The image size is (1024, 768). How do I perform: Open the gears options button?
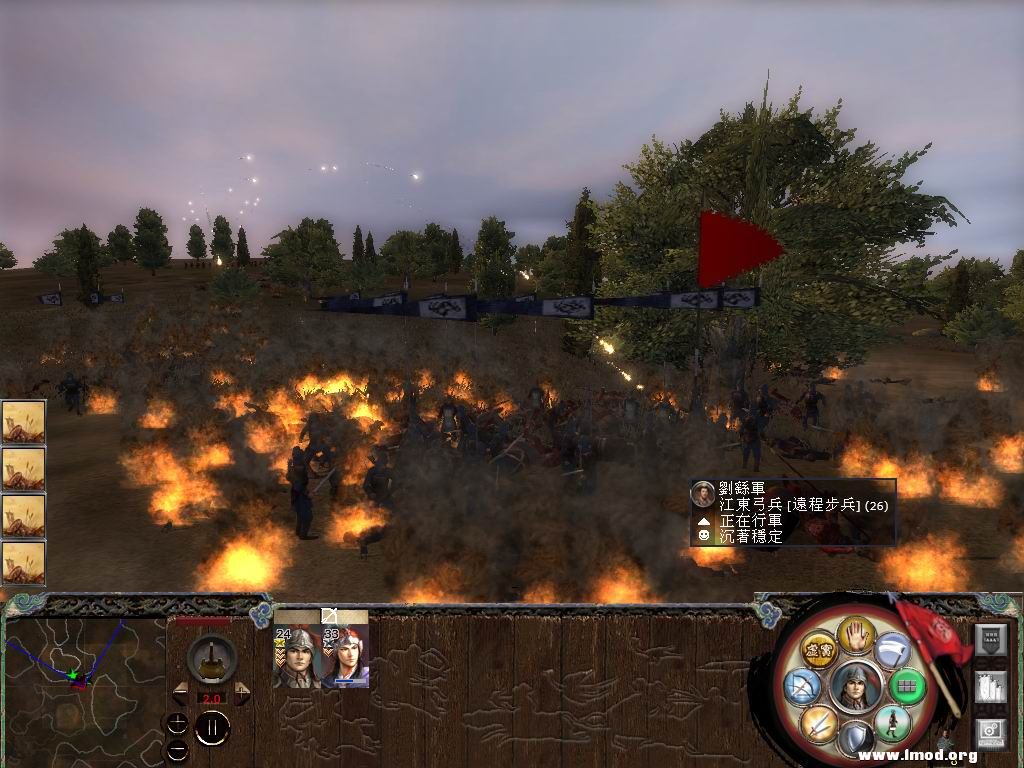click(x=990, y=734)
